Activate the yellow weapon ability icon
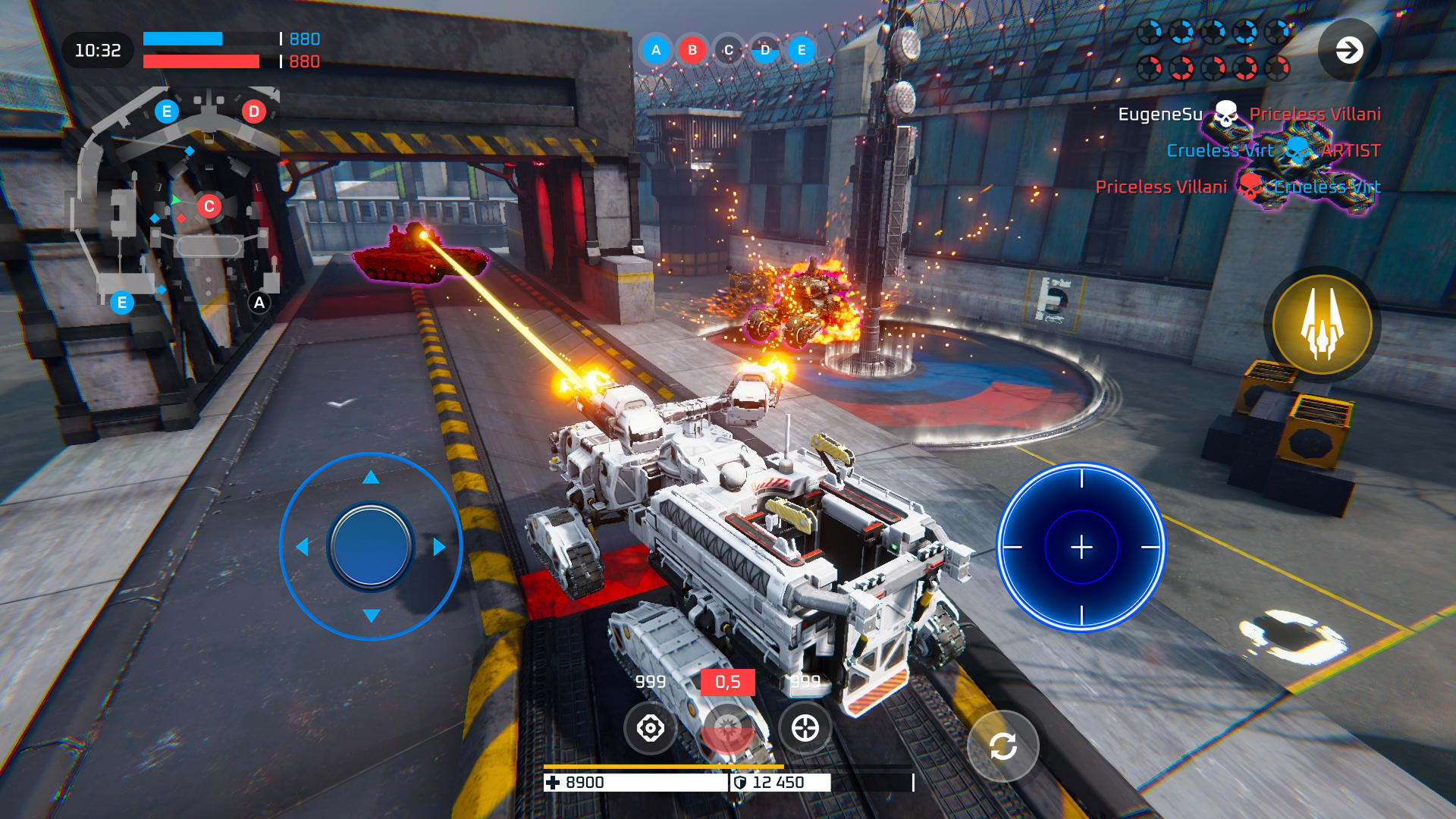The height and width of the screenshot is (819, 1456). click(1321, 324)
